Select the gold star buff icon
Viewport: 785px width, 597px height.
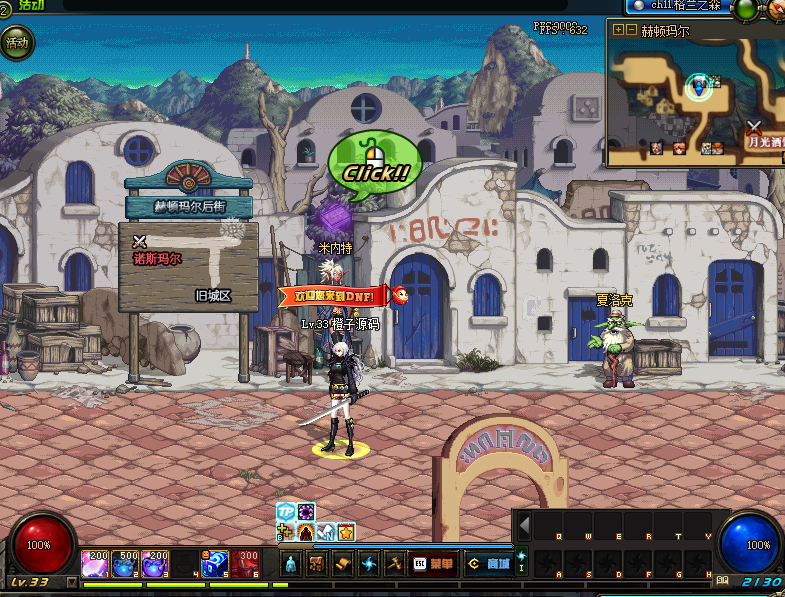coord(346,532)
